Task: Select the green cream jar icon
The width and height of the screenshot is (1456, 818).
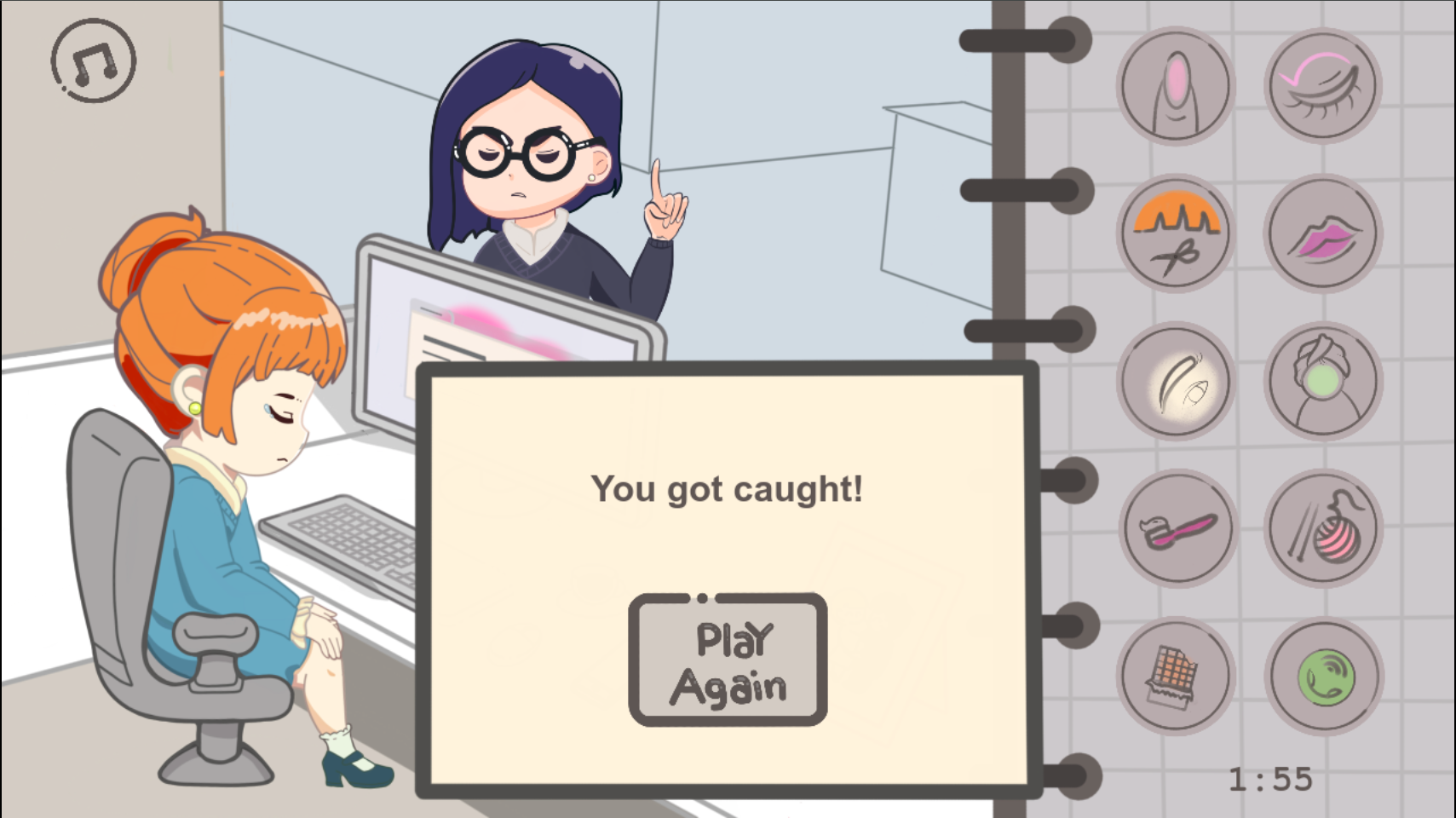Action: click(1323, 676)
